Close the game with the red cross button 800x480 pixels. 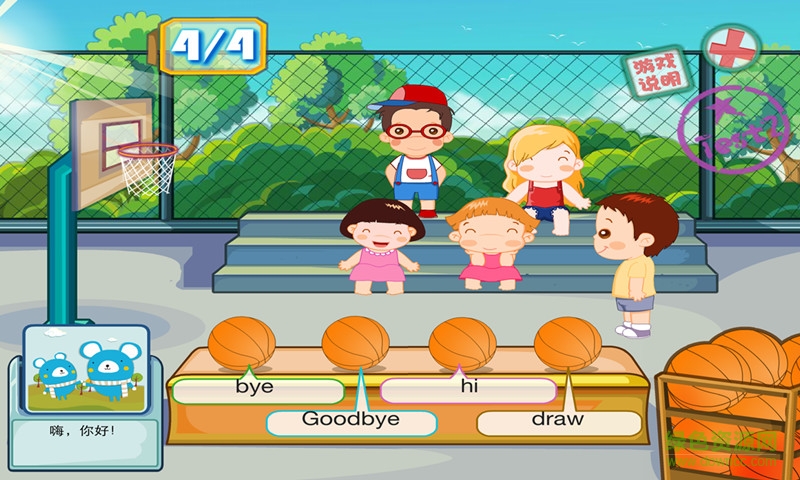(x=730, y=46)
